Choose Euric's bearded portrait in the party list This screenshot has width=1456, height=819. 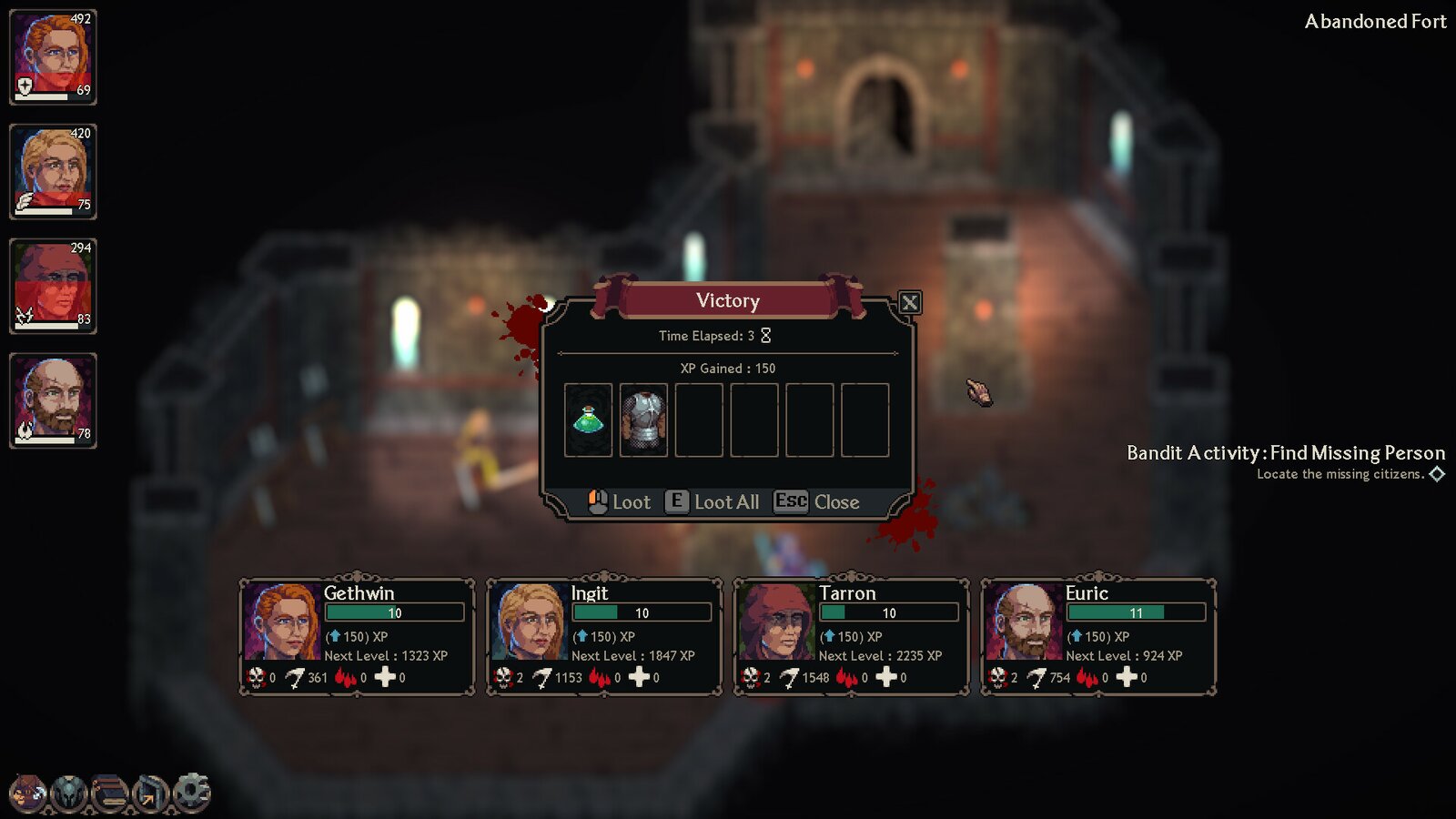click(53, 400)
